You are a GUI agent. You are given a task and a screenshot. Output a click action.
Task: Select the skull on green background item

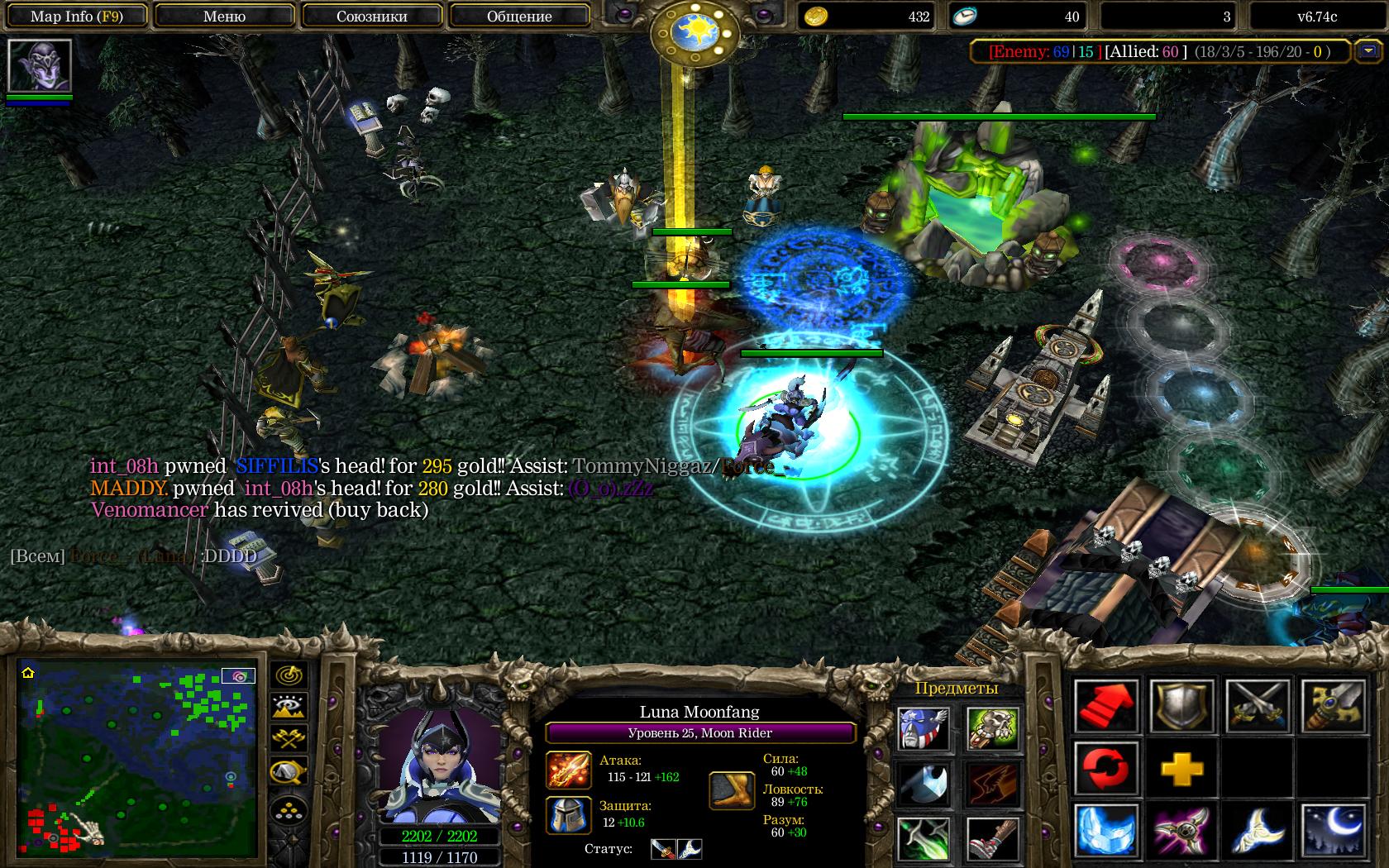coord(993,727)
